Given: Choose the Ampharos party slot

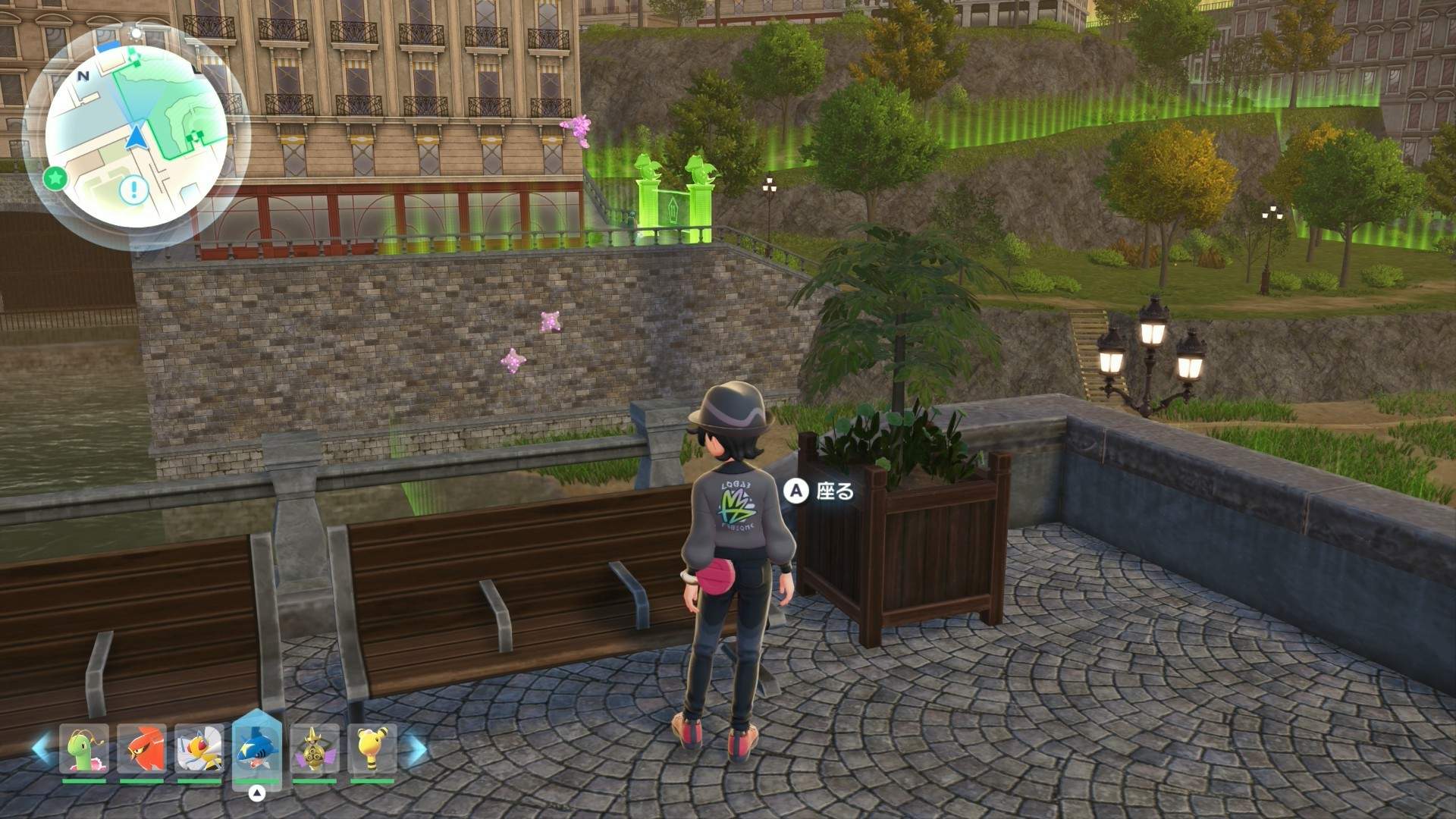Looking at the screenshot, I should point(372,748).
